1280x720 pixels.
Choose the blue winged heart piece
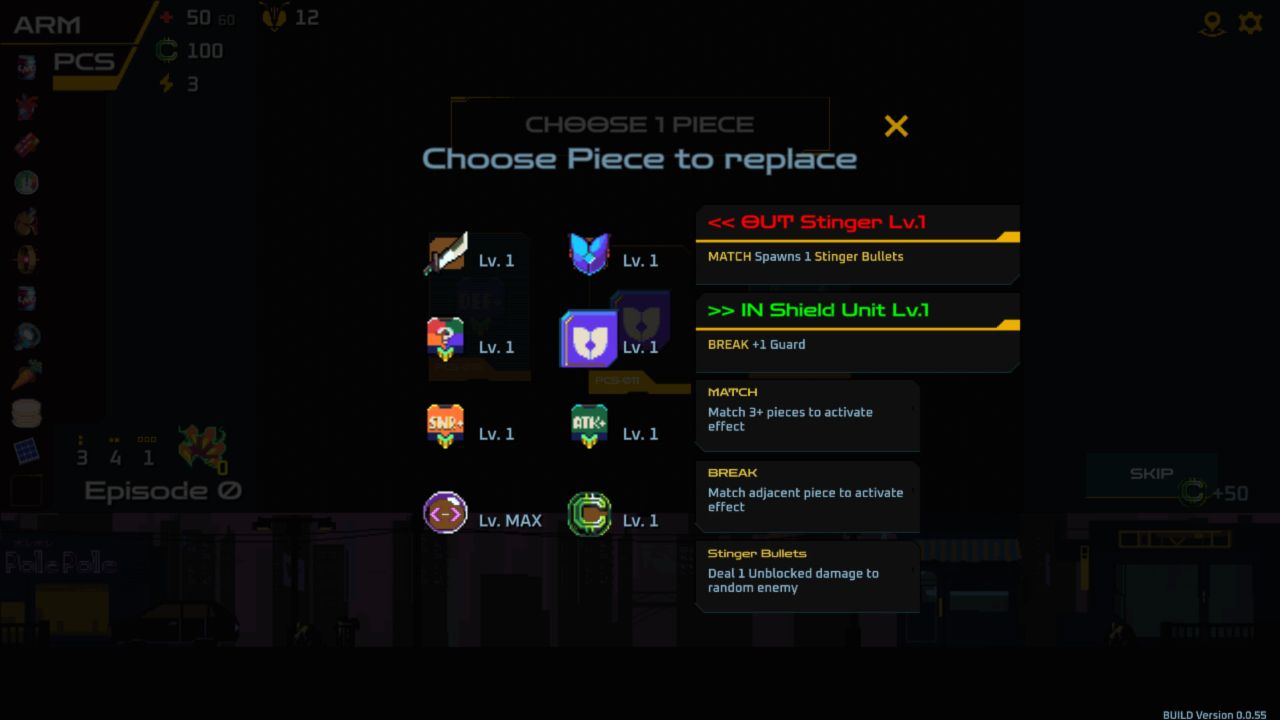pyautogui.click(x=589, y=255)
